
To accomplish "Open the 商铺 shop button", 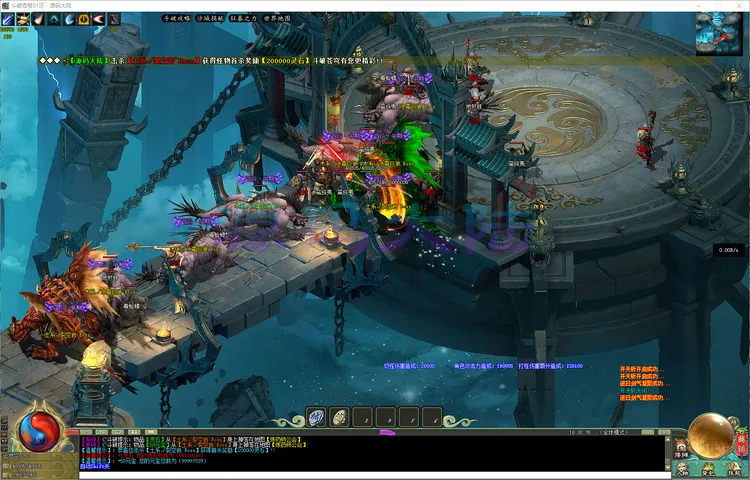I will click(x=741, y=442).
